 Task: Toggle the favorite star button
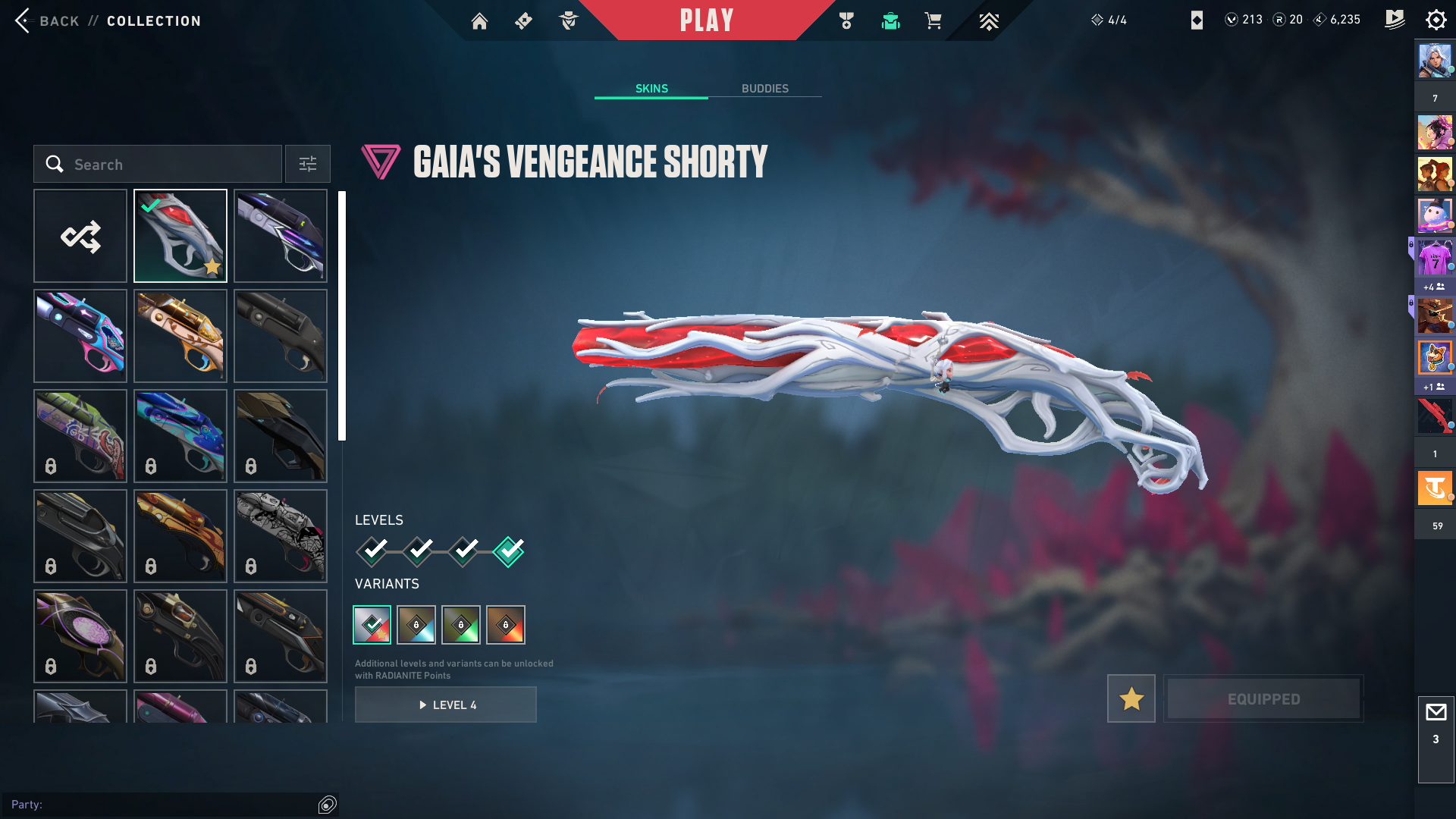click(1131, 698)
